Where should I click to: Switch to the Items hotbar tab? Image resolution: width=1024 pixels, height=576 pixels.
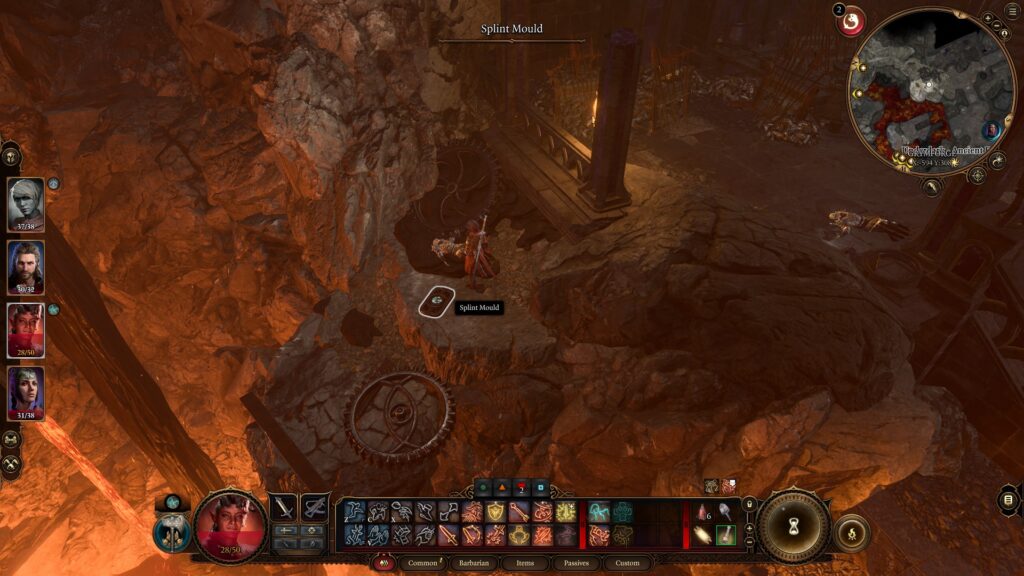point(525,563)
